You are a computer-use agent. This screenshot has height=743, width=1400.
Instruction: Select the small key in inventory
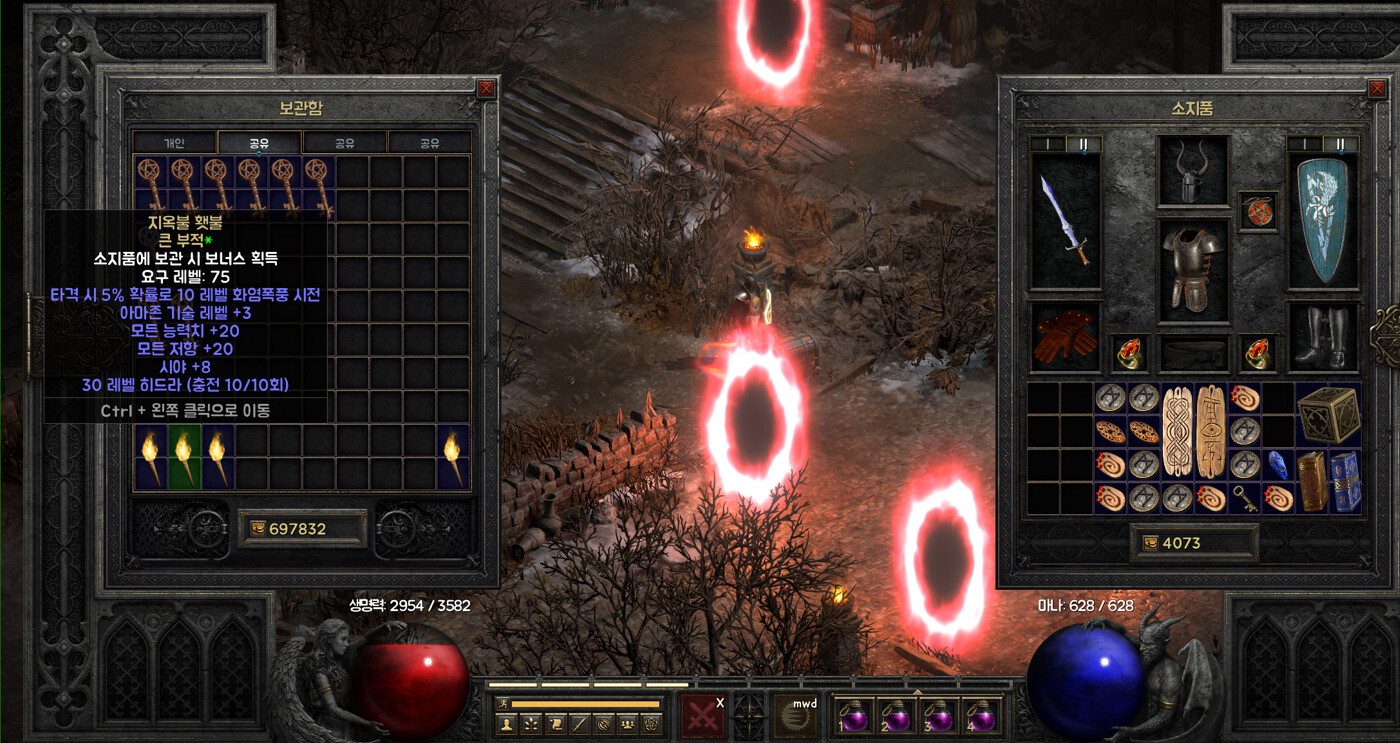pyautogui.click(x=1244, y=498)
